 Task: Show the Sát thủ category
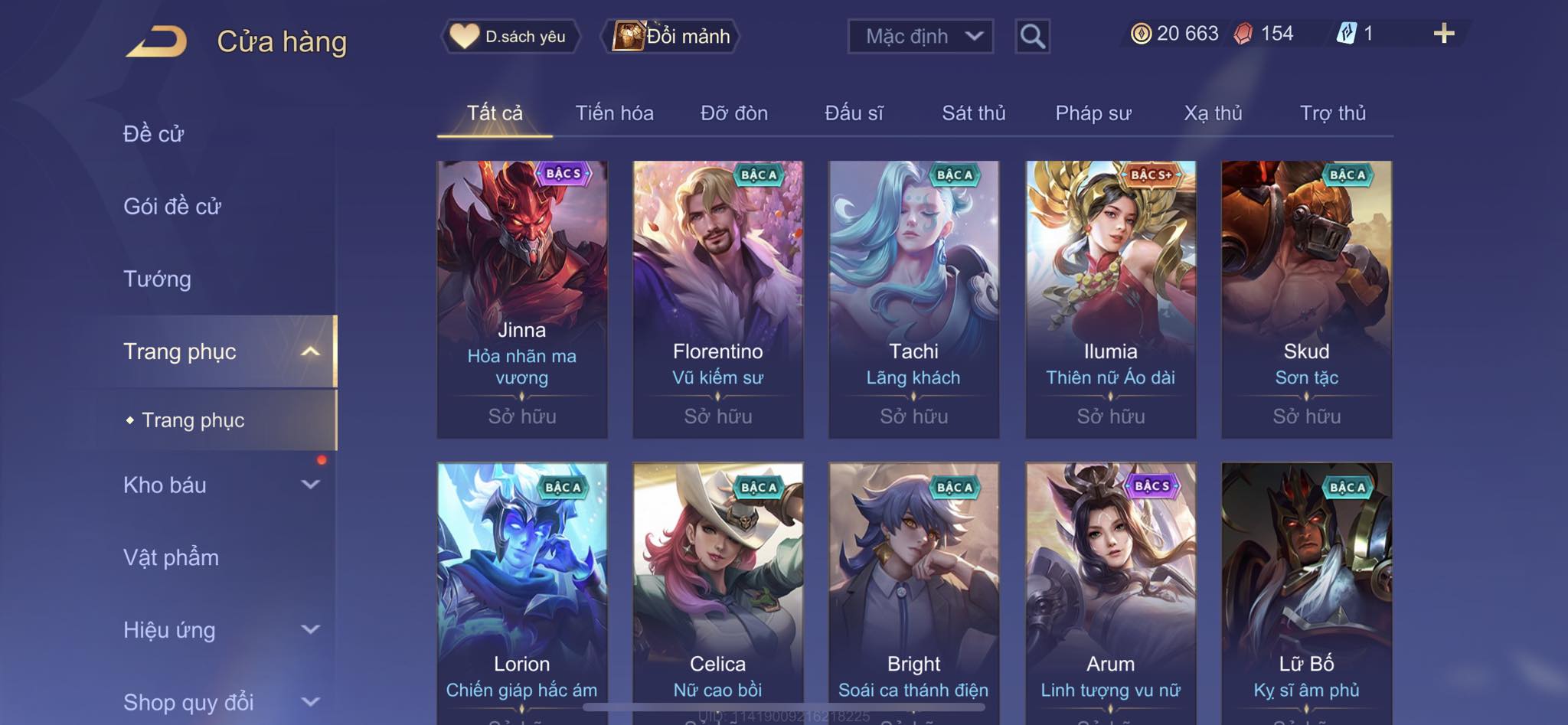pyautogui.click(x=973, y=113)
